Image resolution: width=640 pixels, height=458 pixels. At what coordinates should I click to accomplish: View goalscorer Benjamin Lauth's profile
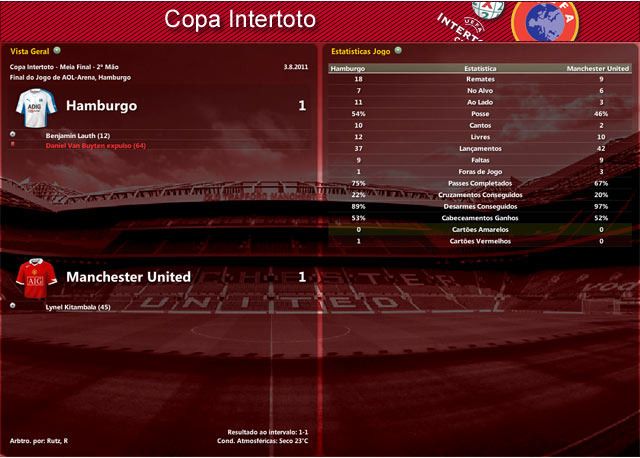pos(78,134)
